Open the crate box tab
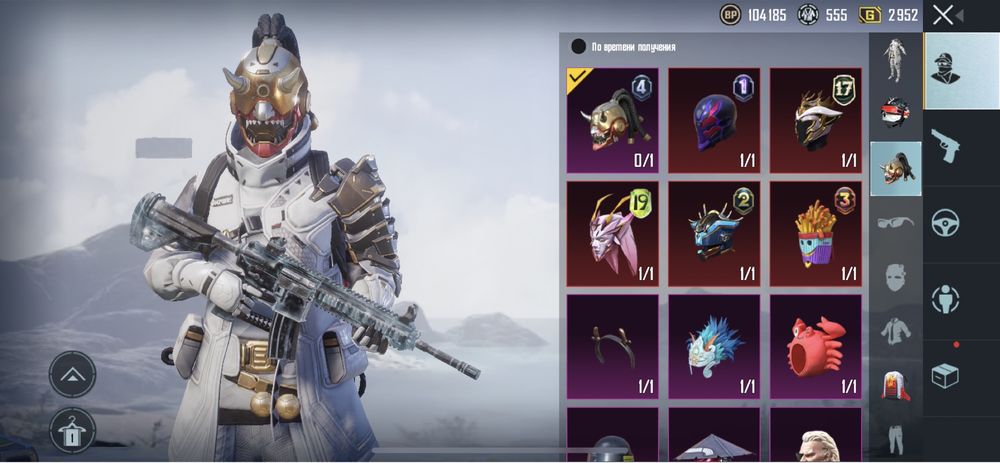The image size is (1000, 463). point(945,376)
